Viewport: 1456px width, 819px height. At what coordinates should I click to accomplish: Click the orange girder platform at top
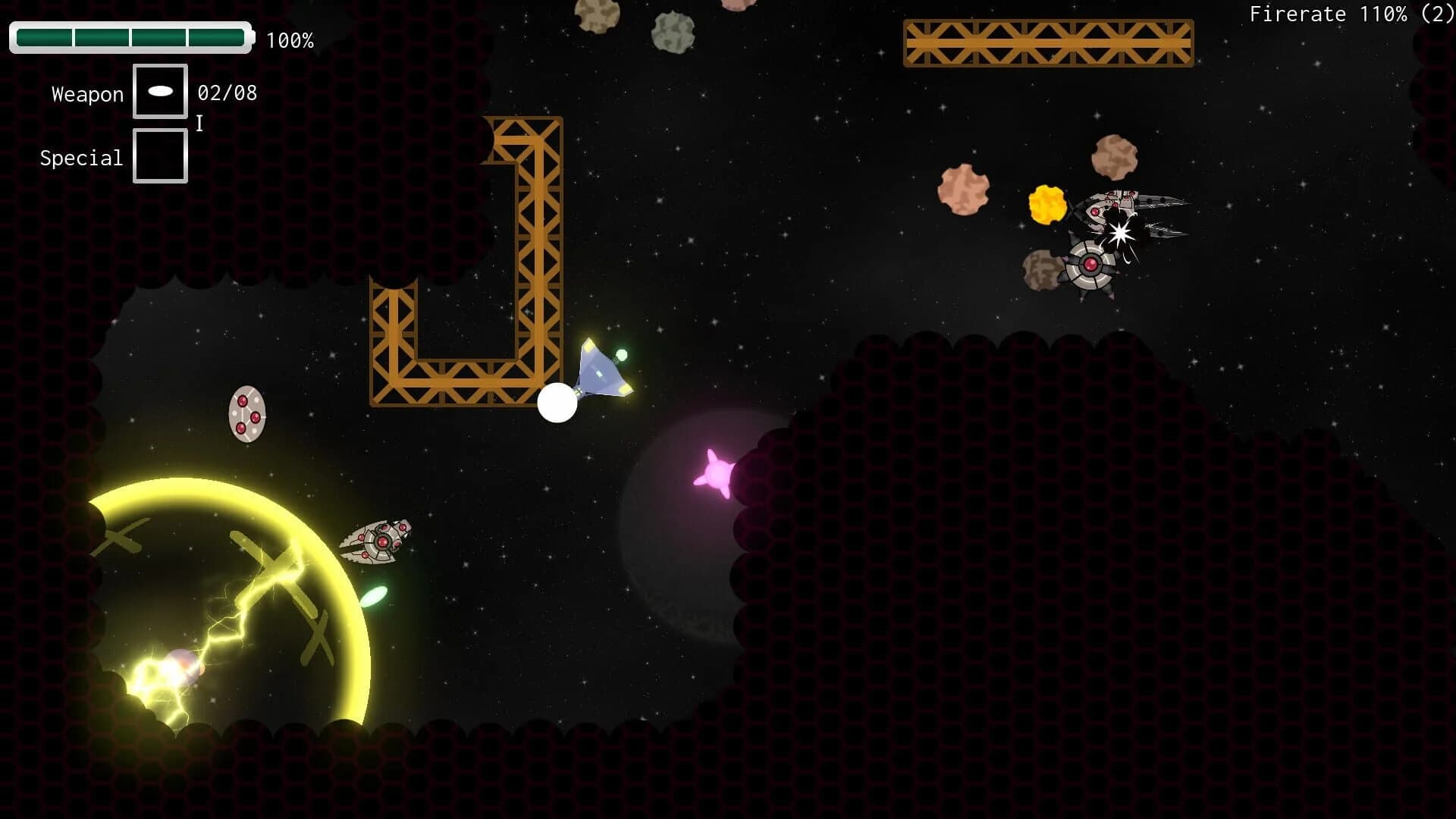1046,42
